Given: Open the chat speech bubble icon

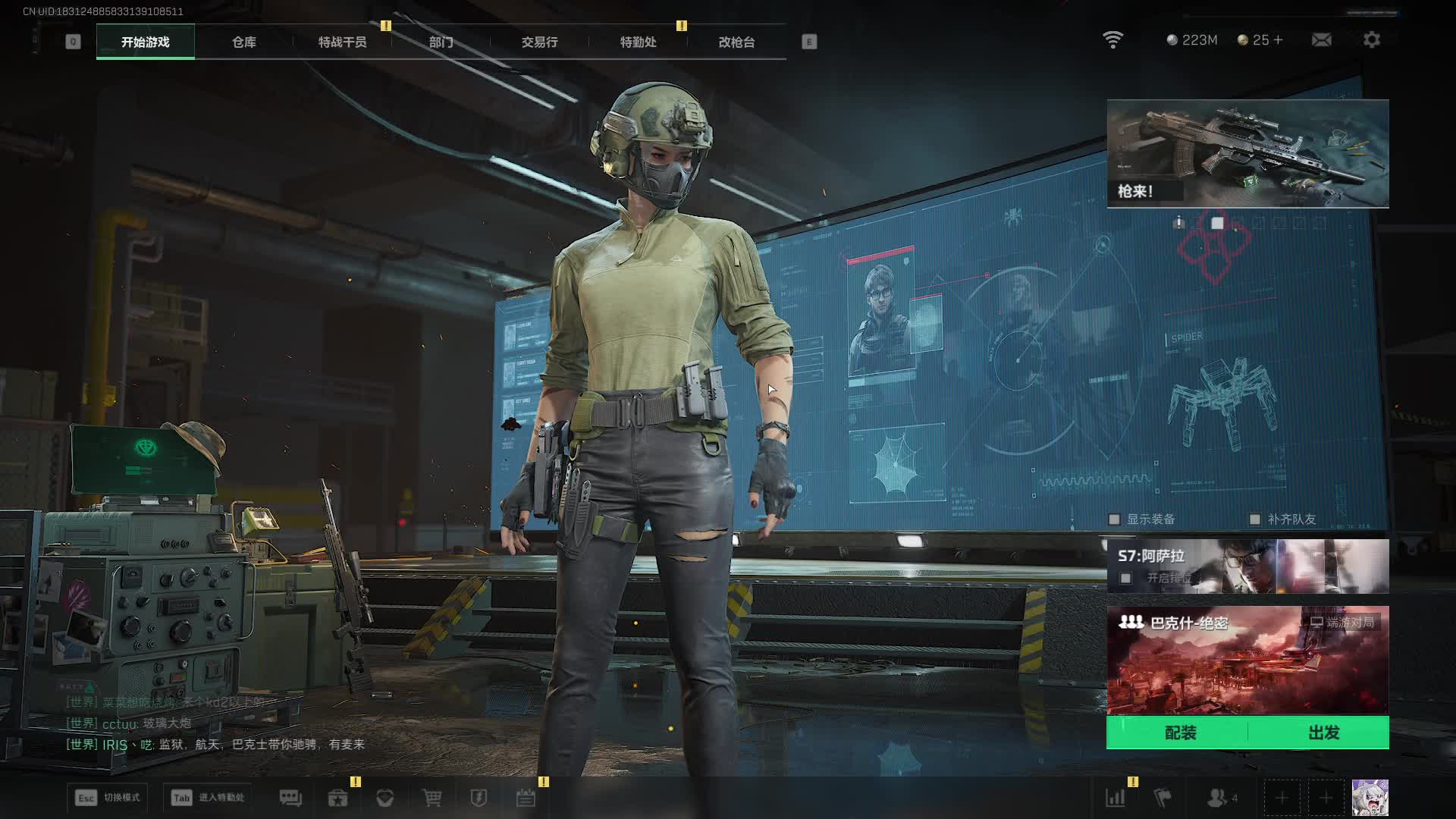Looking at the screenshot, I should [290, 798].
